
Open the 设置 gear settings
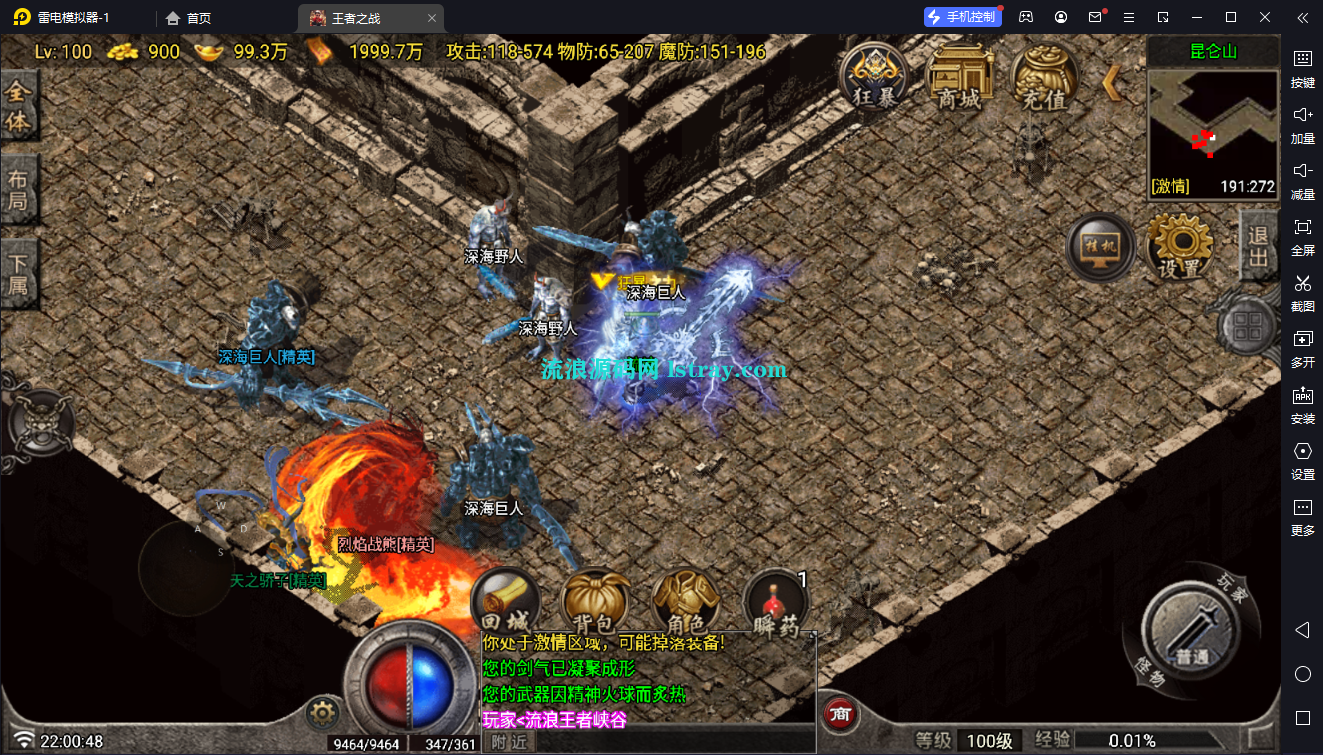click(x=1179, y=246)
